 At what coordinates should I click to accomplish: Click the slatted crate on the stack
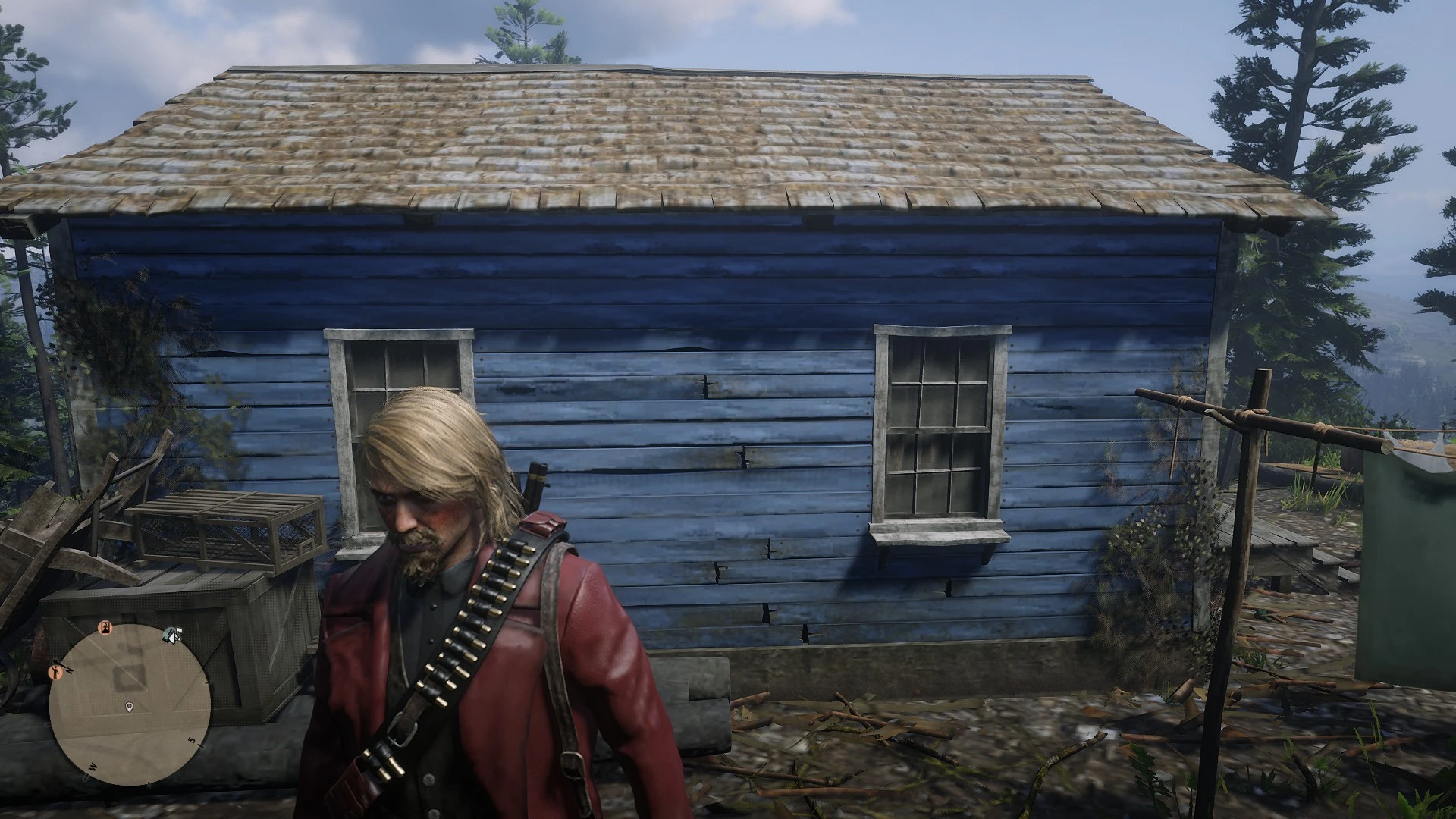click(227, 531)
